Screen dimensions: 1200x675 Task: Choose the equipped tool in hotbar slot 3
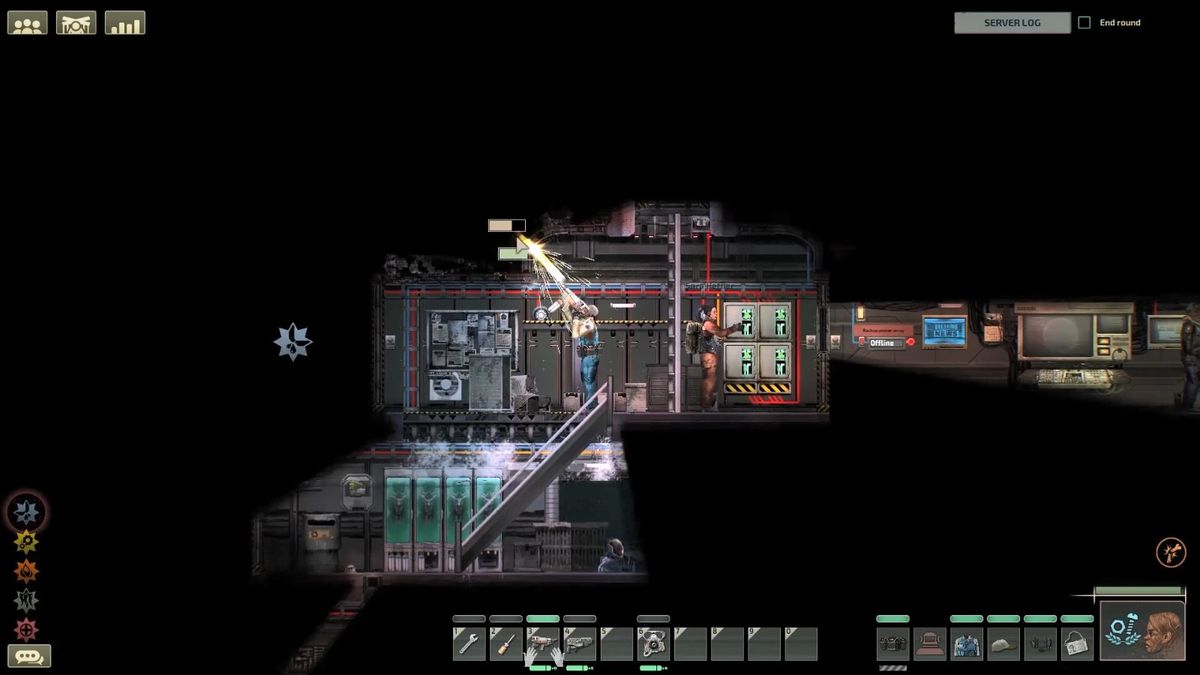[x=543, y=643]
